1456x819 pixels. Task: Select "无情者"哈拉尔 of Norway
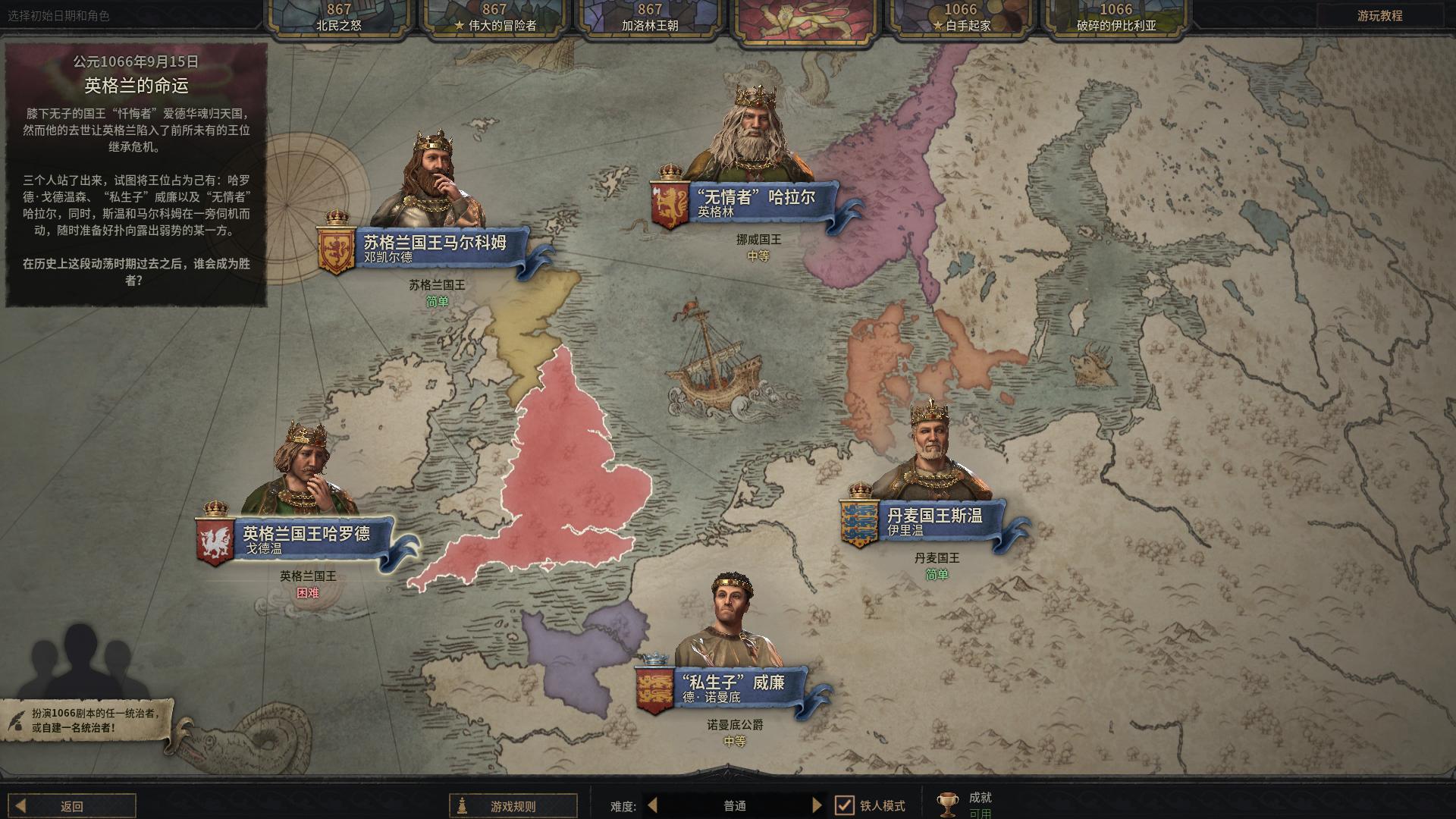(x=755, y=202)
